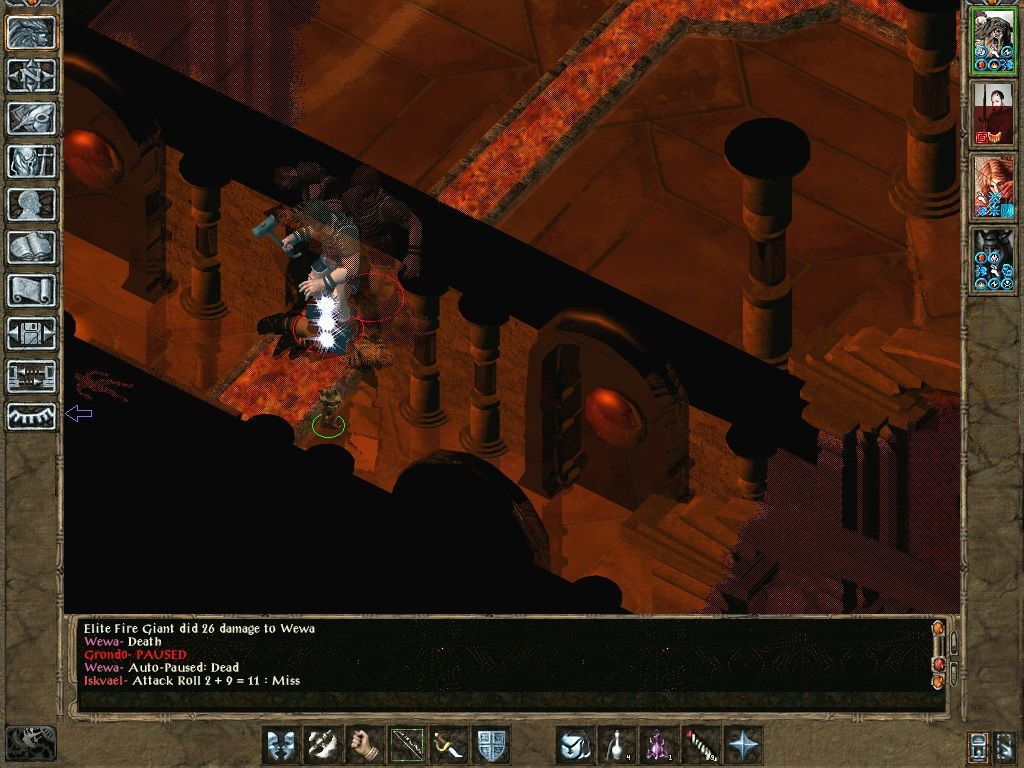
Task: Activate the blue mask ability icon
Action: coord(281,745)
